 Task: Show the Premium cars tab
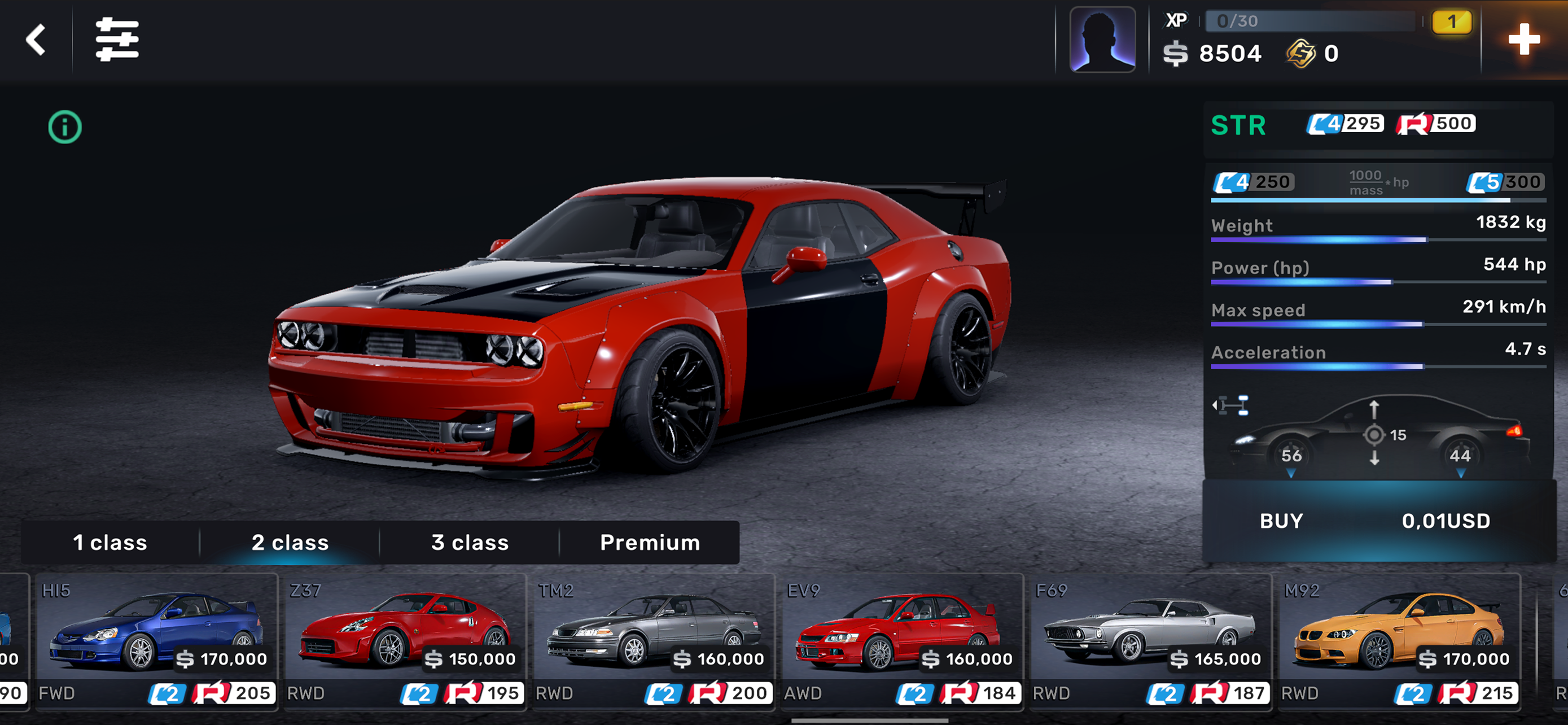coord(650,543)
